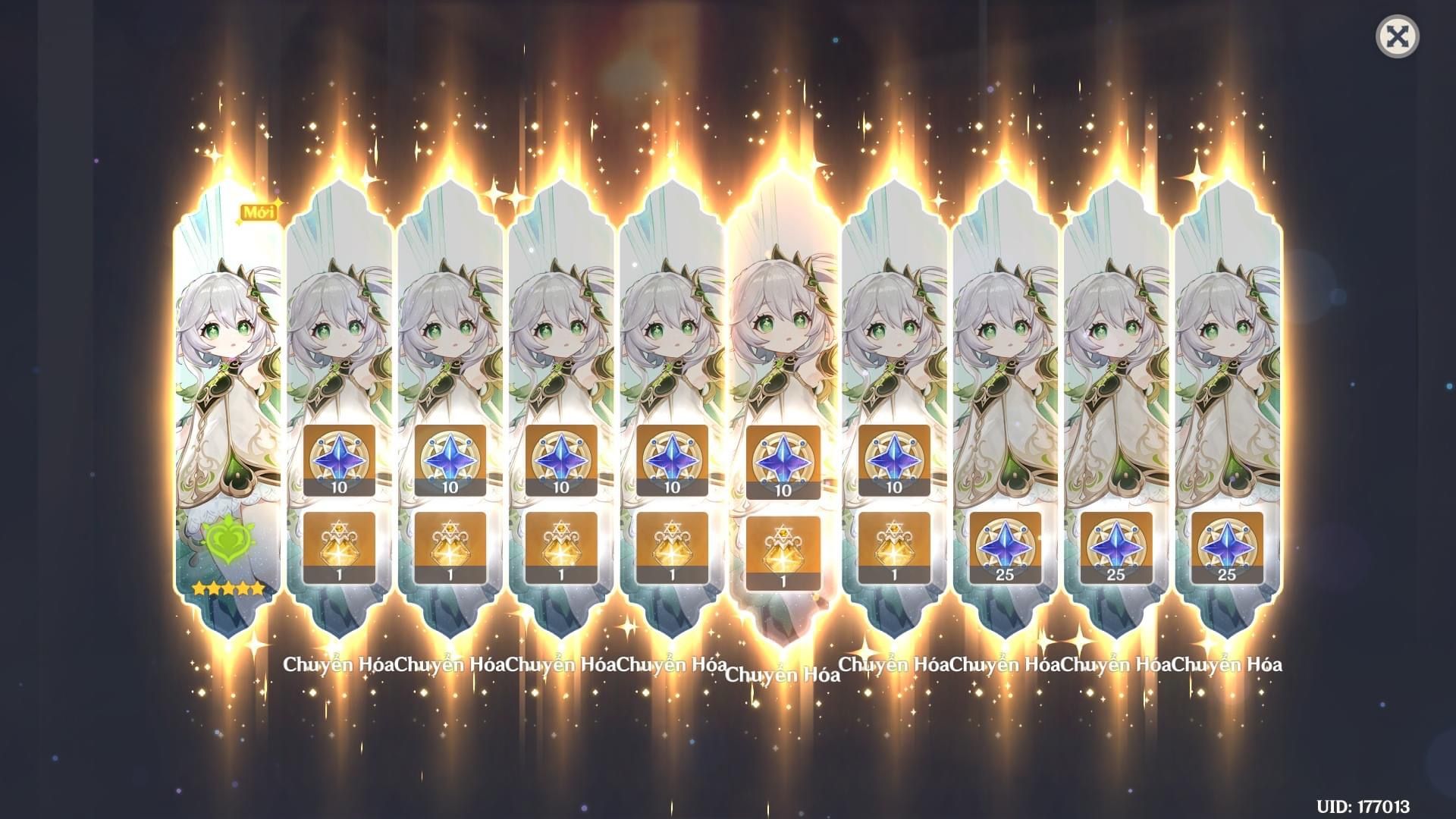
Task: Click the x25 count label on the ninth card
Action: point(1229,574)
